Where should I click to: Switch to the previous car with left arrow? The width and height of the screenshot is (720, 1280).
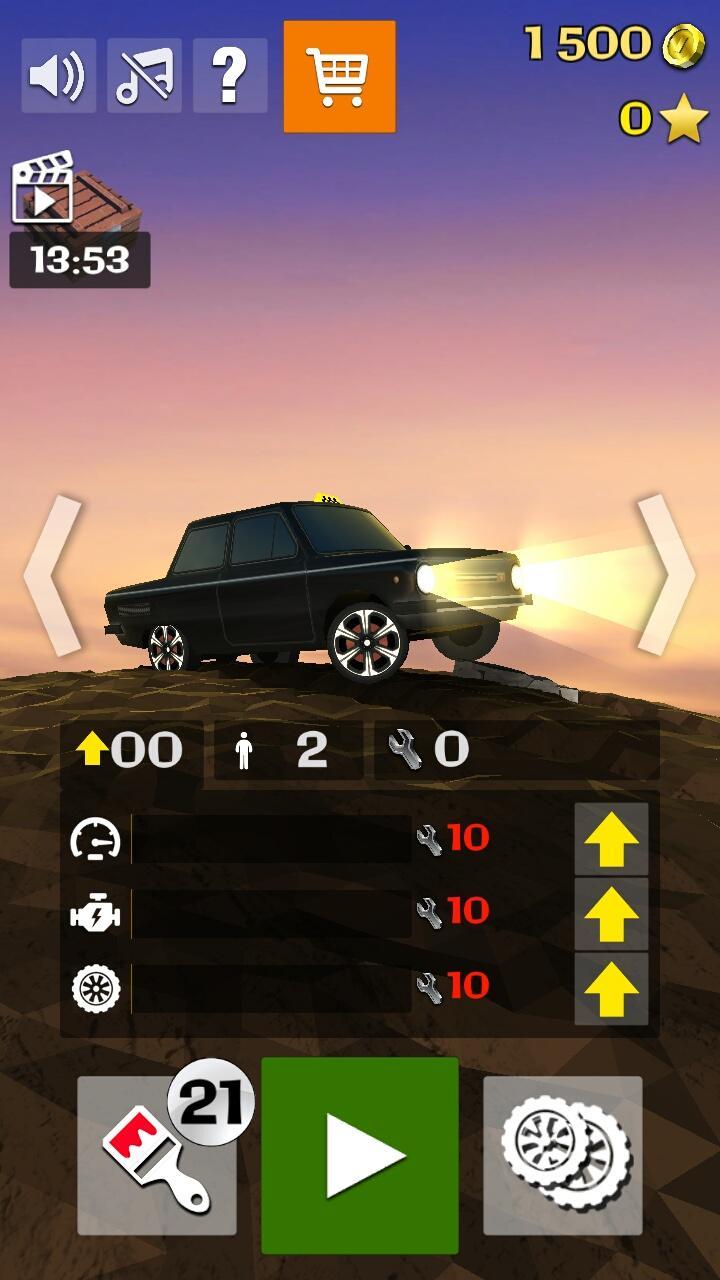(52, 575)
